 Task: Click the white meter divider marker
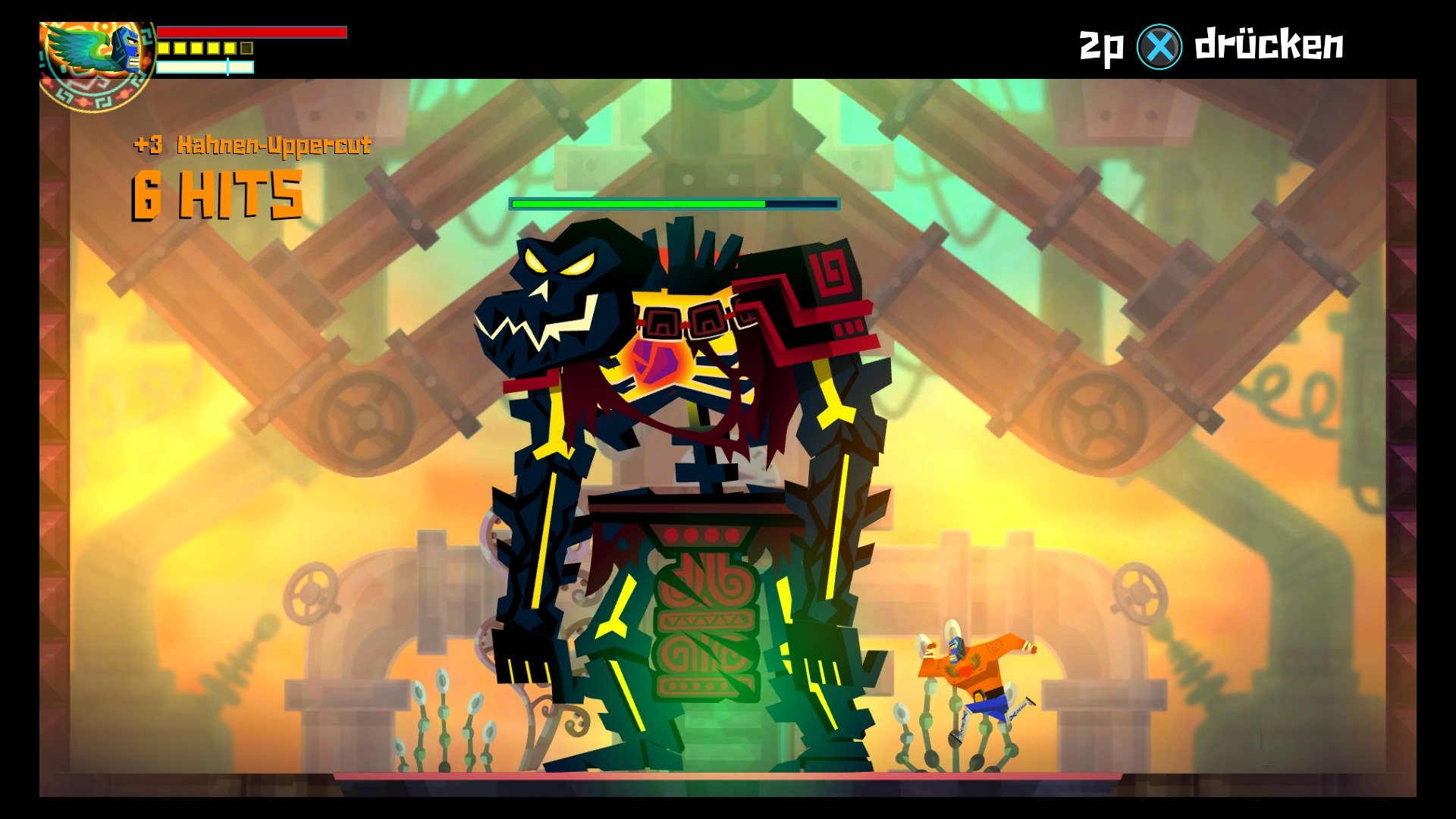227,66
